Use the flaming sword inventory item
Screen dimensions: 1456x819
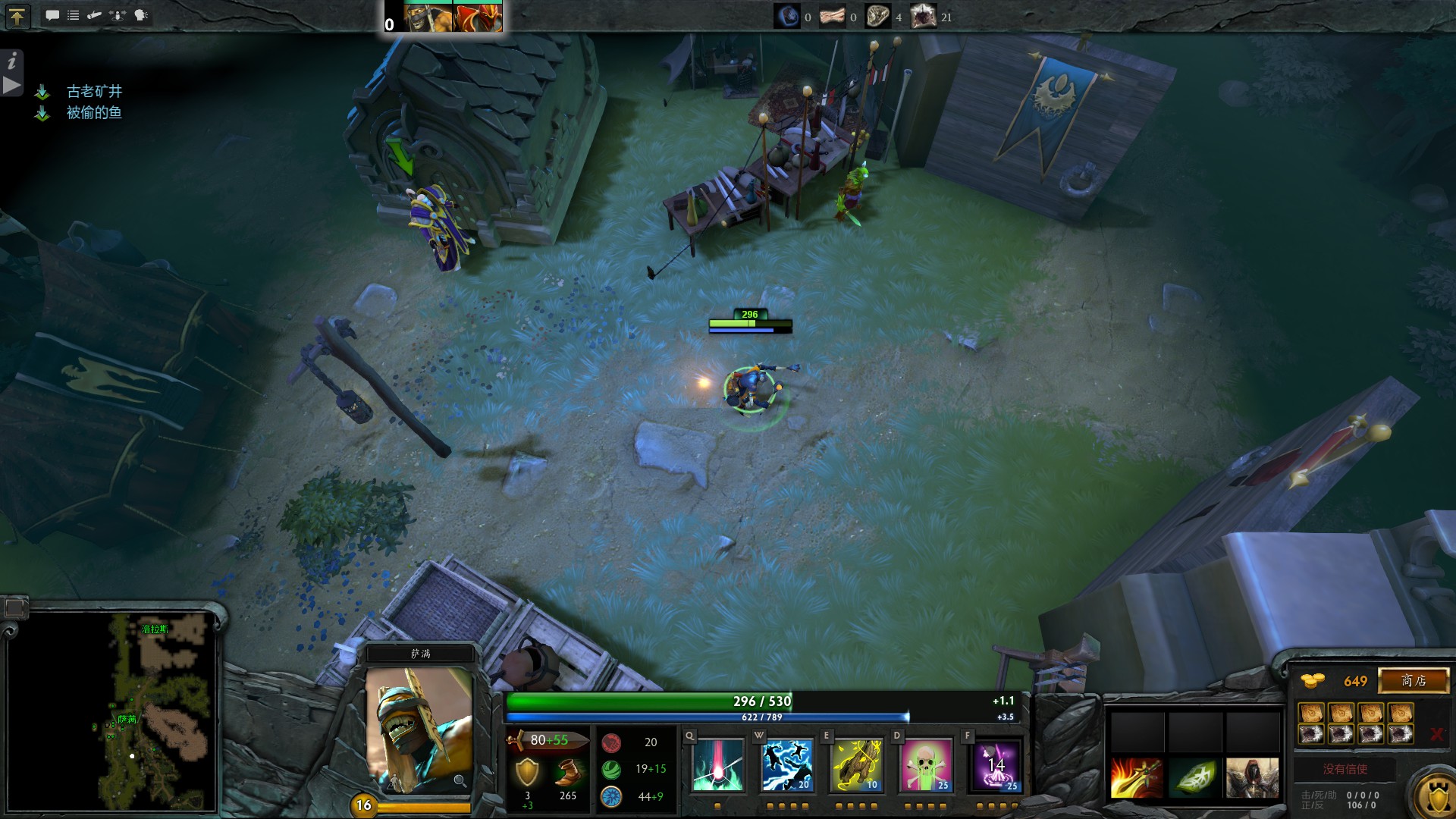1136,777
